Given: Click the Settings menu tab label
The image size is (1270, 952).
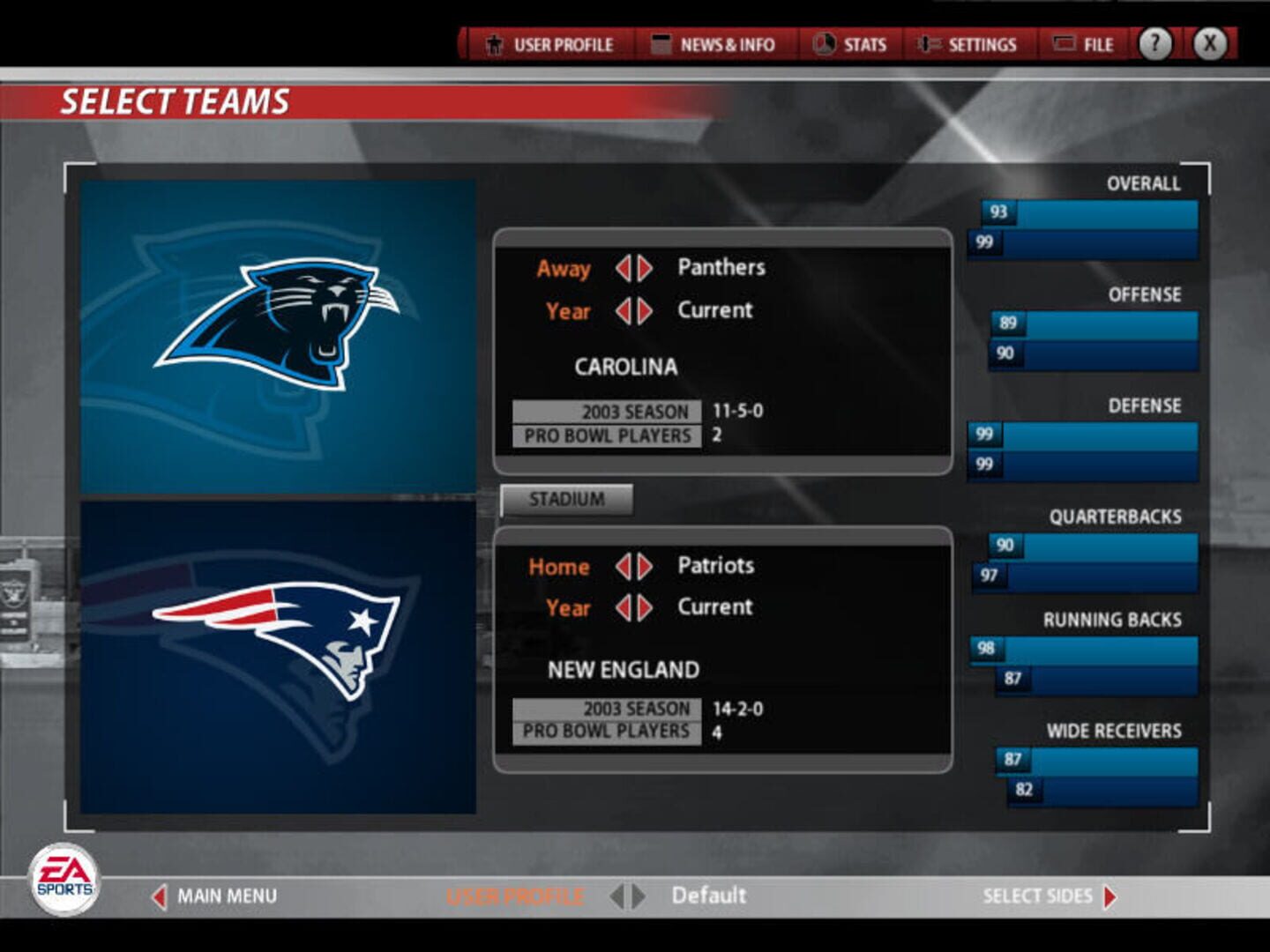Looking at the screenshot, I should point(982,43).
